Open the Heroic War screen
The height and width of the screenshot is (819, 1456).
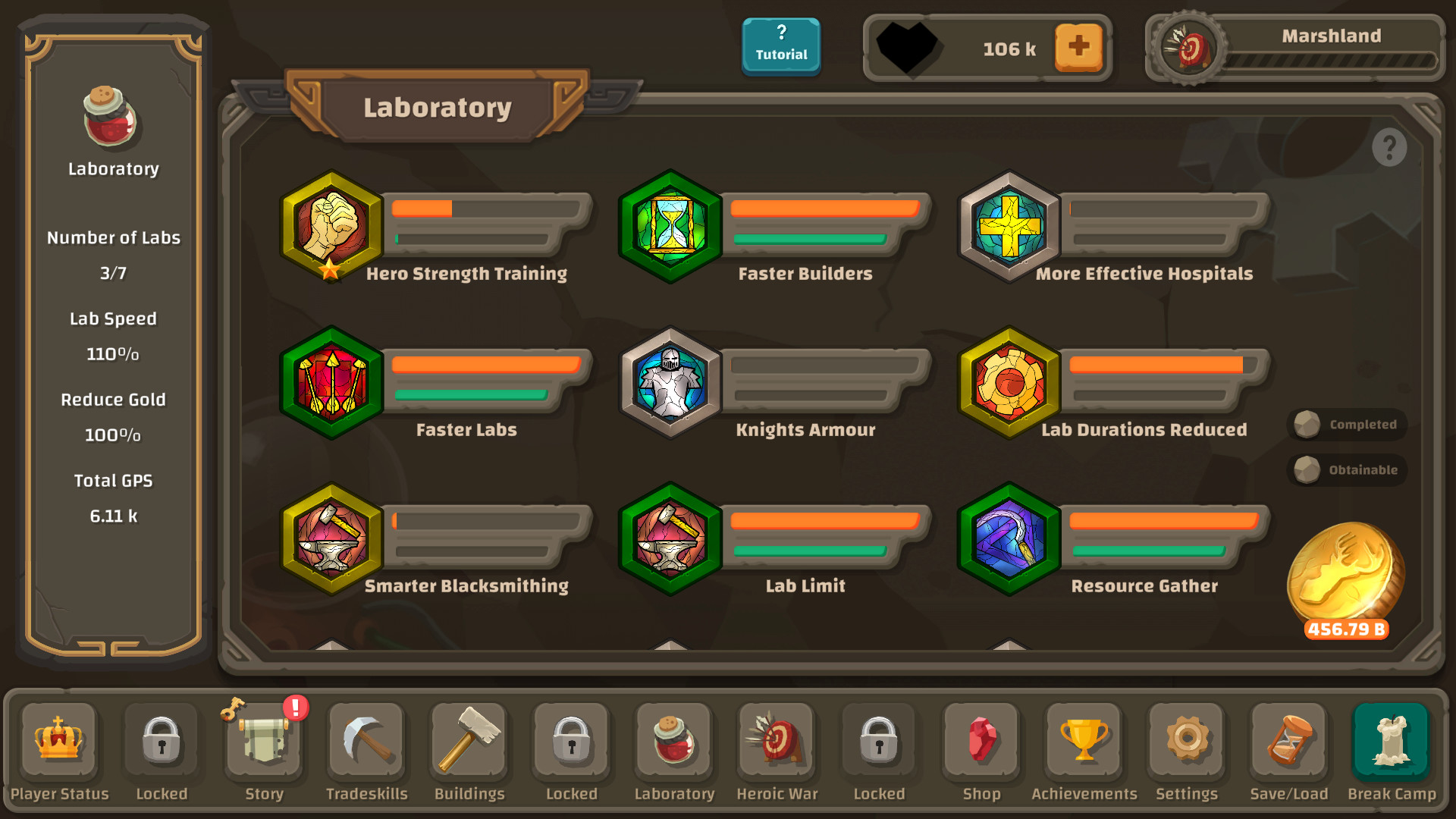[777, 747]
